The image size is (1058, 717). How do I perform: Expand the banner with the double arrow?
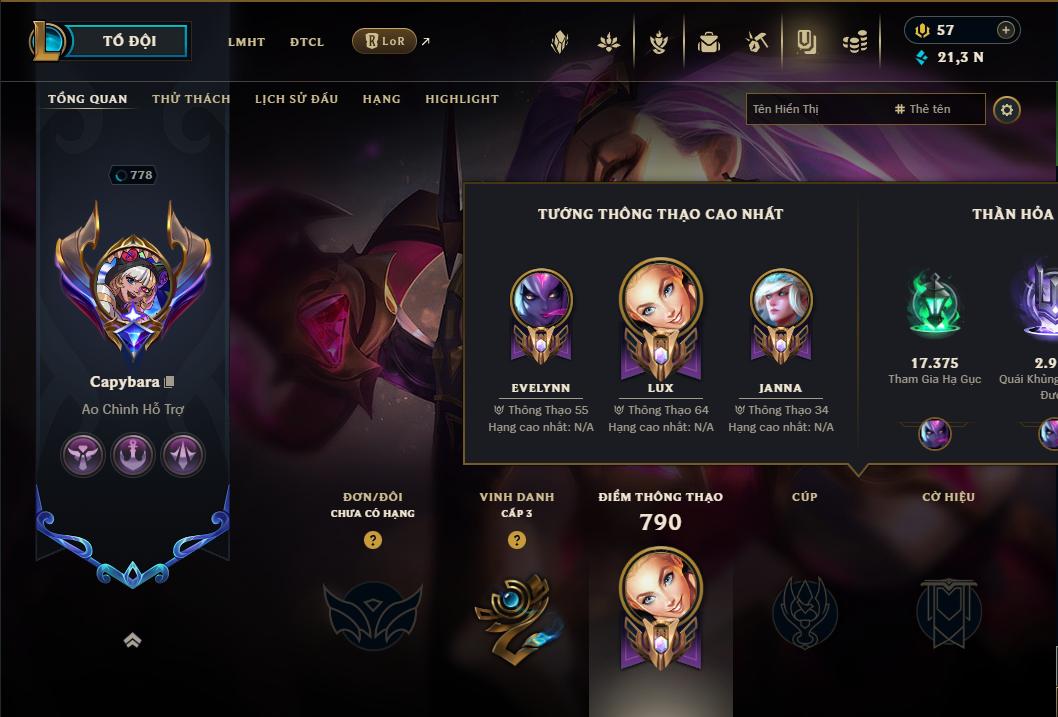tap(132, 640)
